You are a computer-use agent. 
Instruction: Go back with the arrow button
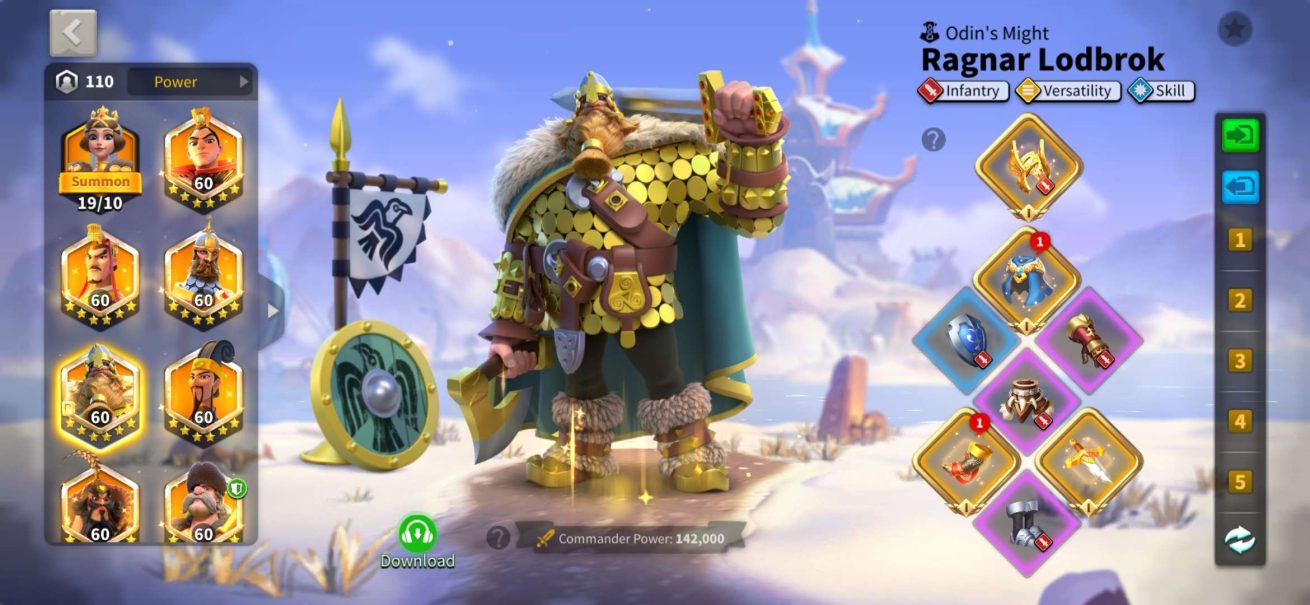coord(73,33)
